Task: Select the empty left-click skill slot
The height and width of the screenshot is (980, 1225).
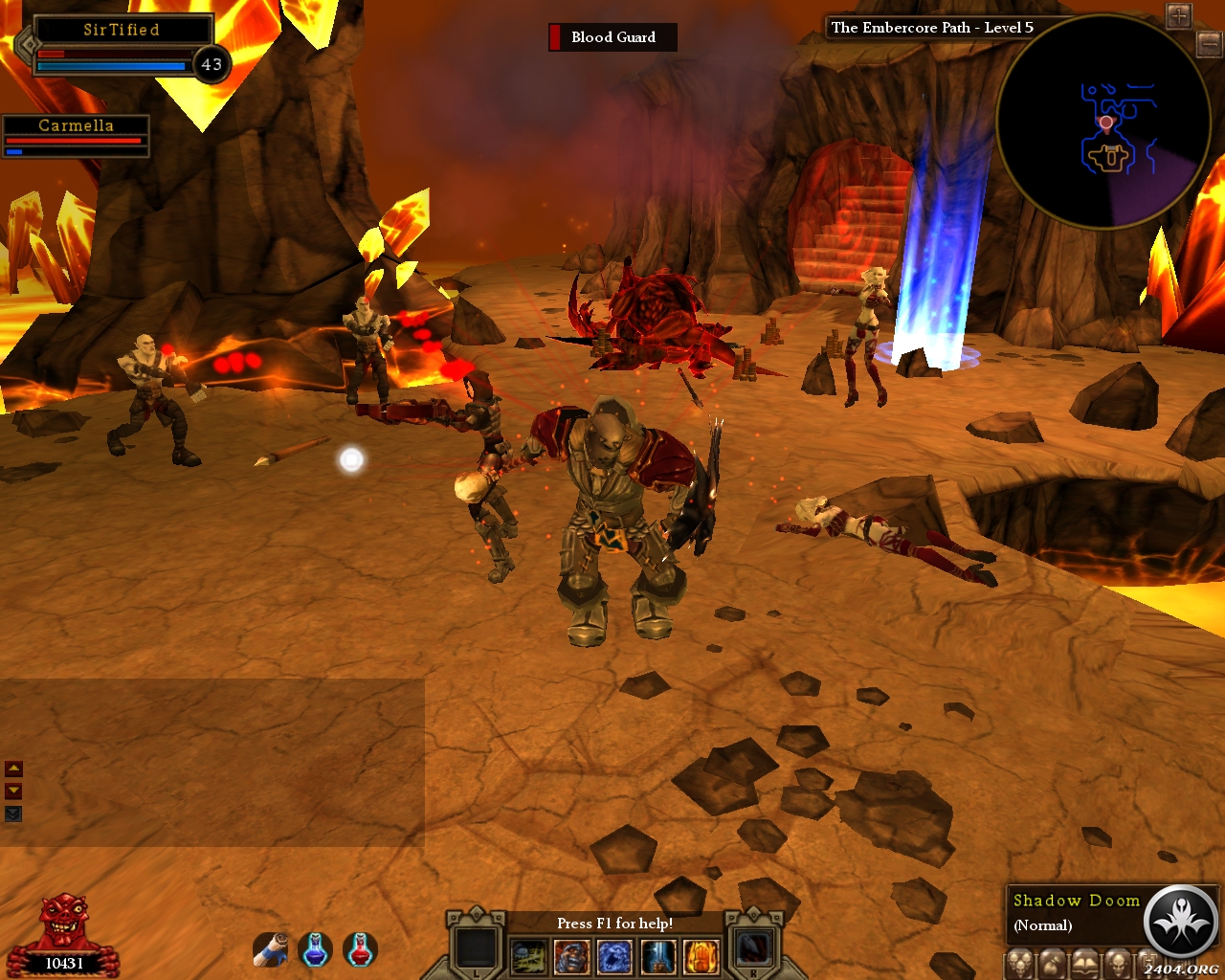Action: [476, 949]
